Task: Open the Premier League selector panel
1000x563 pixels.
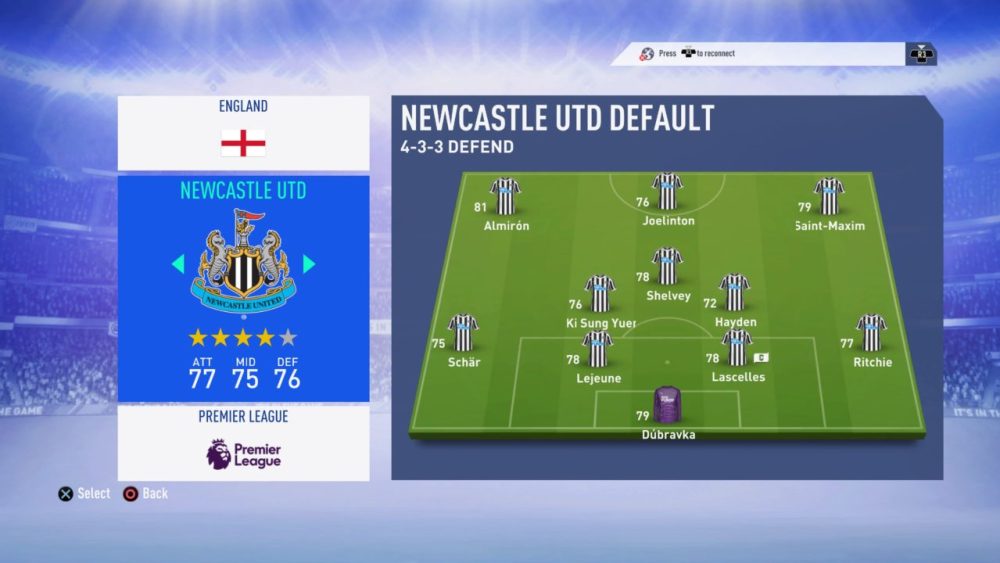Action: click(243, 442)
